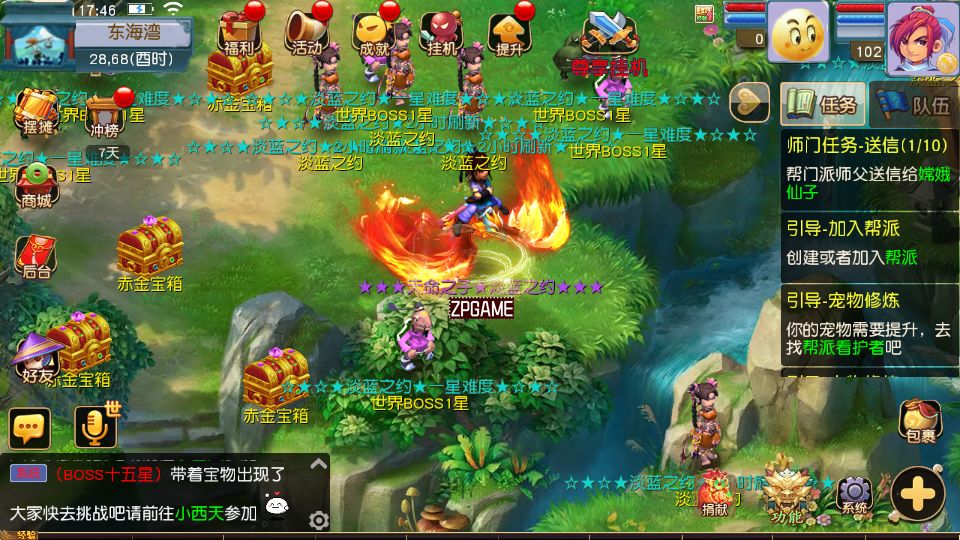Open the 系统 system settings gear
960x540 pixels.
point(854,493)
